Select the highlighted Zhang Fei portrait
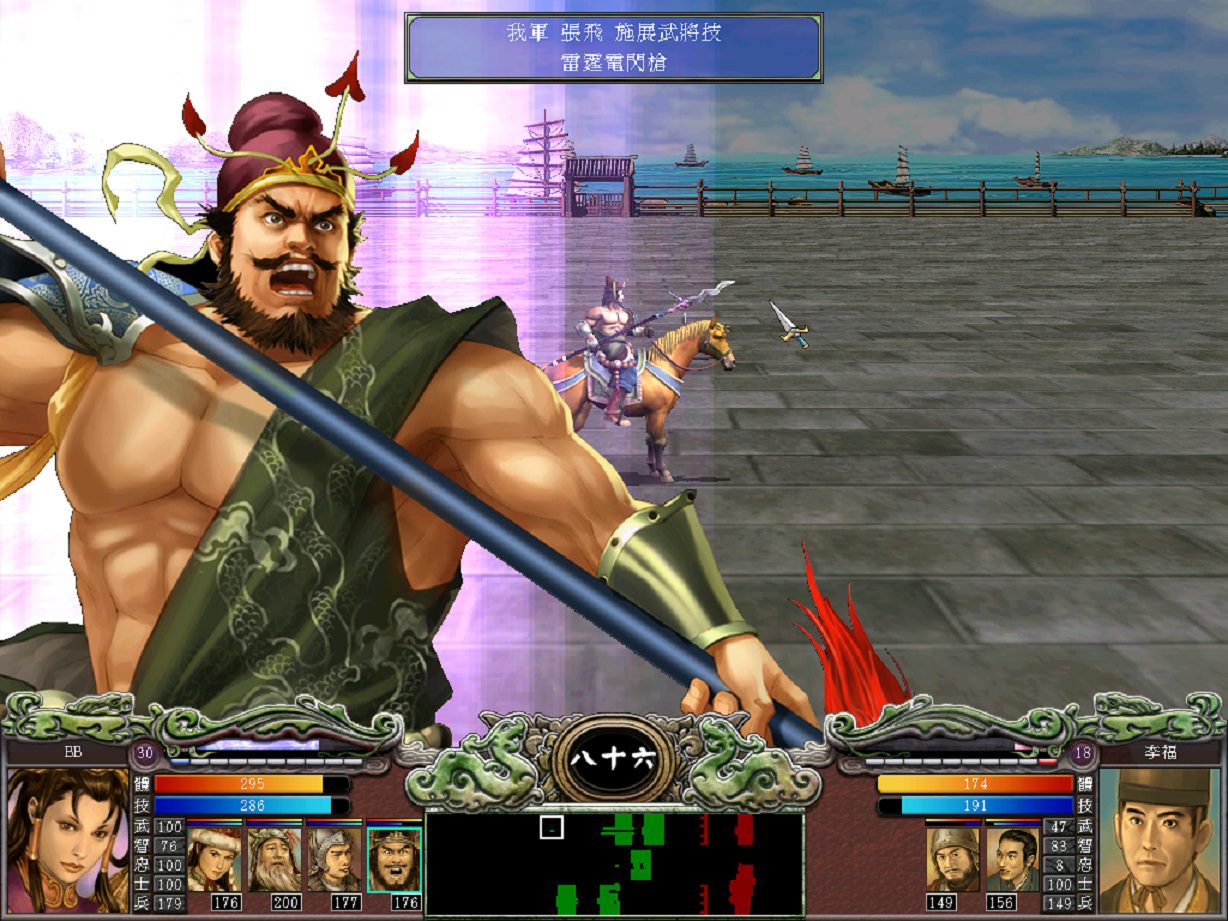Image resolution: width=1228 pixels, height=921 pixels. point(394,859)
